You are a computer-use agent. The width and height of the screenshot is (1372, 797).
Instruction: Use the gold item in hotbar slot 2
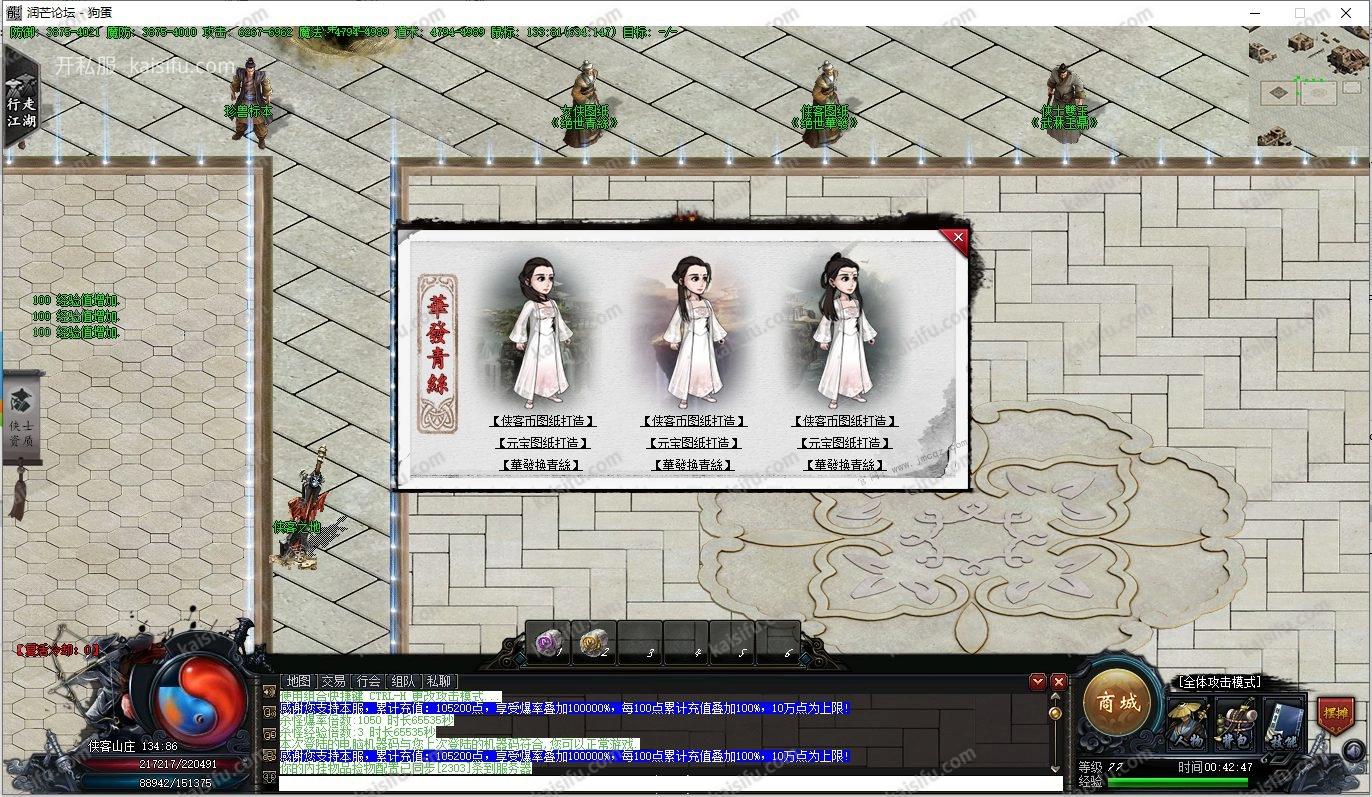[x=593, y=642]
